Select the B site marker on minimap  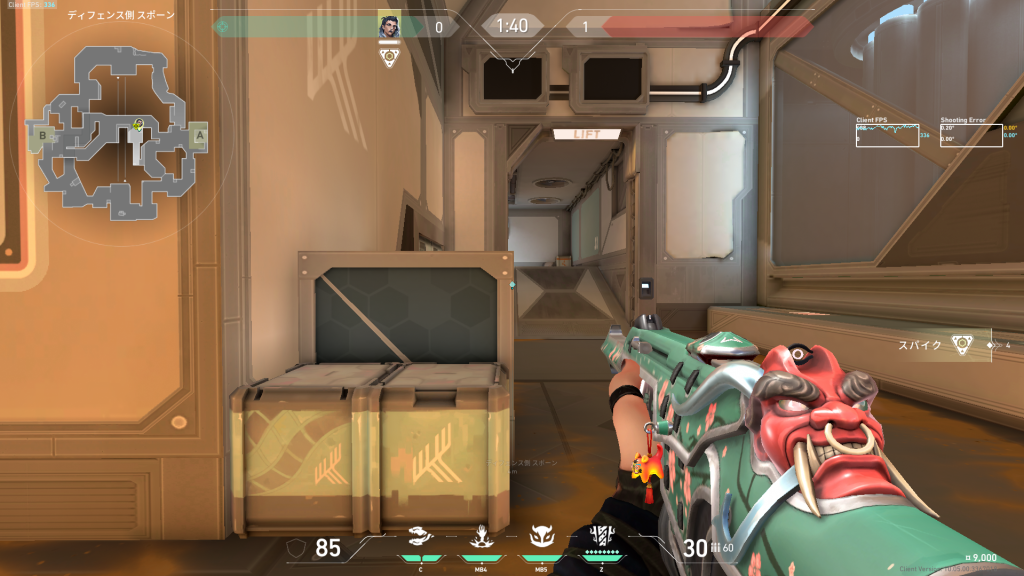coord(42,133)
